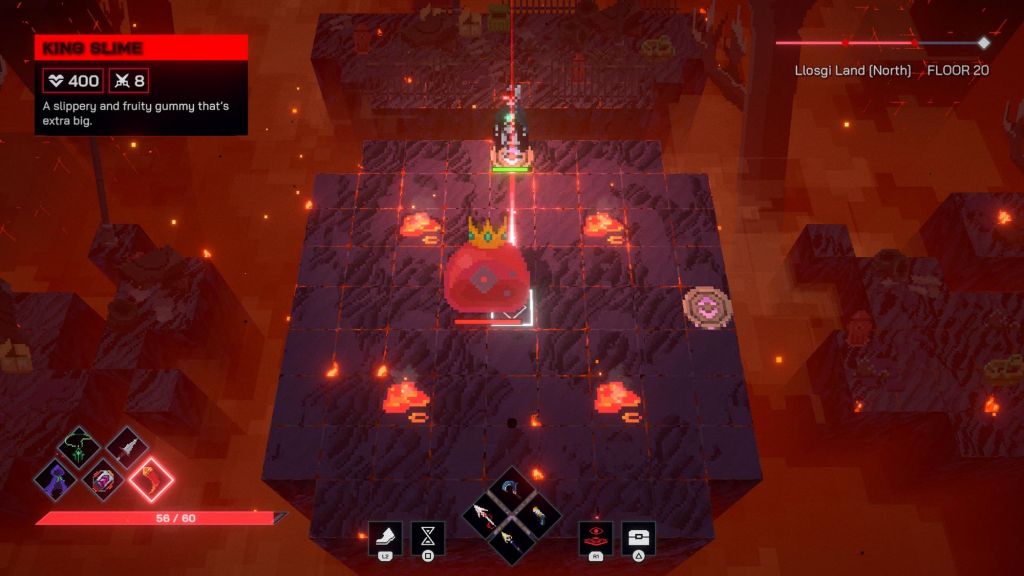Select the purple hooded cloak icon
Image resolution: width=1024 pixels, height=576 pixels.
pyautogui.click(x=55, y=477)
